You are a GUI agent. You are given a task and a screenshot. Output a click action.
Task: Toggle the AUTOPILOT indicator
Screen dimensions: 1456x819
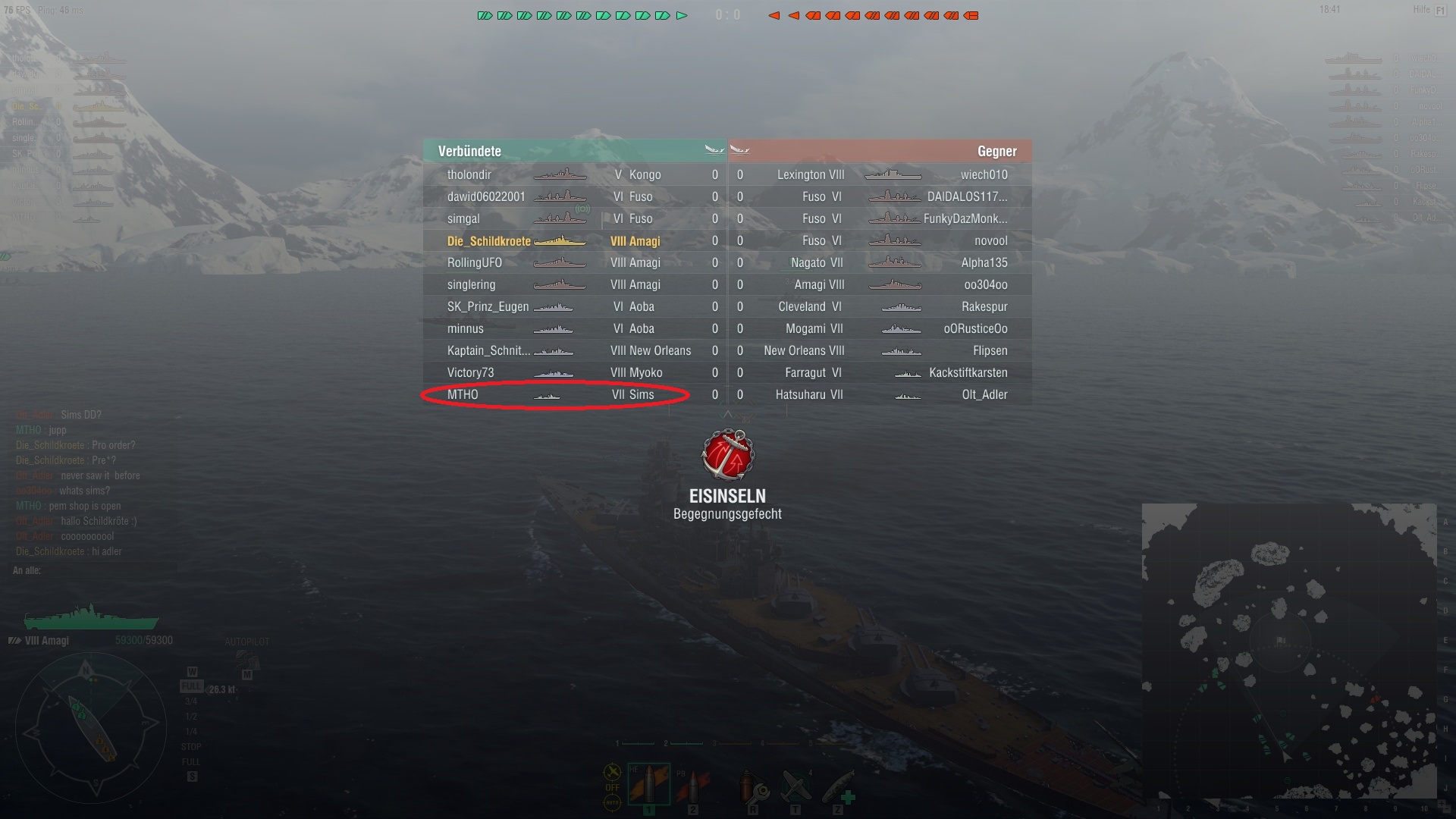pos(246,641)
